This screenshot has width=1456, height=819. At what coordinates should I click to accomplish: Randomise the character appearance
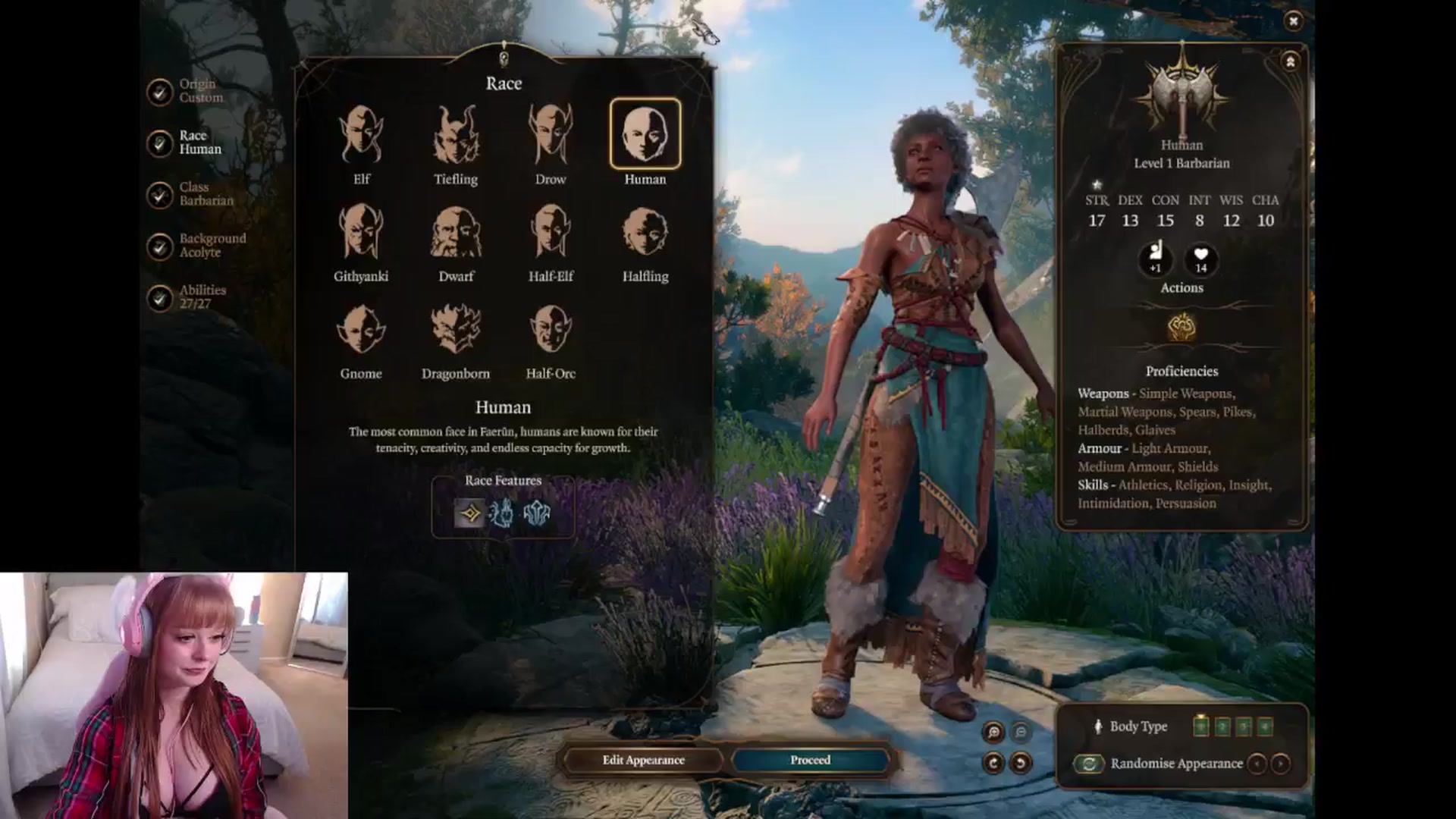tap(1089, 764)
